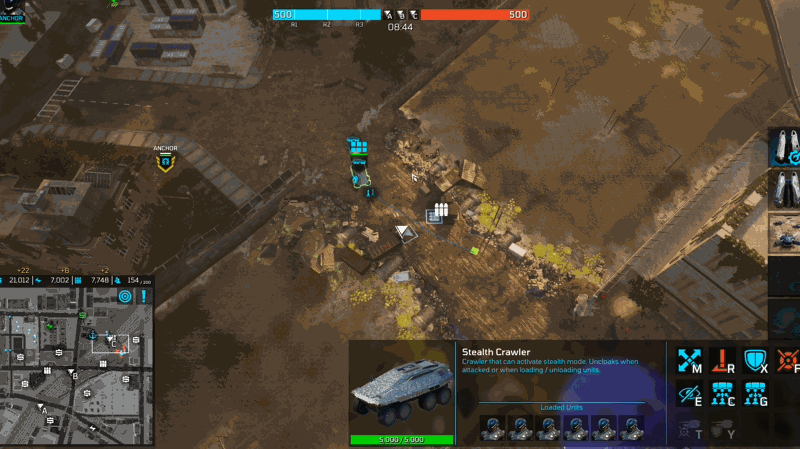The width and height of the screenshot is (800, 449).
Task: Select the last loaded unit slot
Action: (x=631, y=427)
